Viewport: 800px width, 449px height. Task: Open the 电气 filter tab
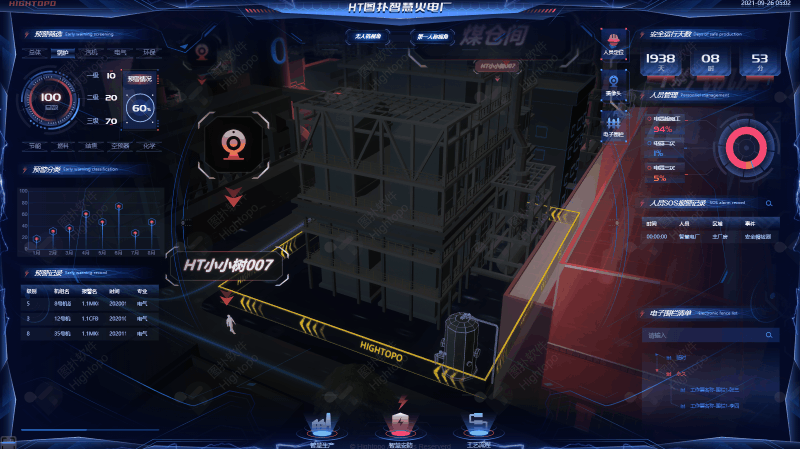[120, 51]
